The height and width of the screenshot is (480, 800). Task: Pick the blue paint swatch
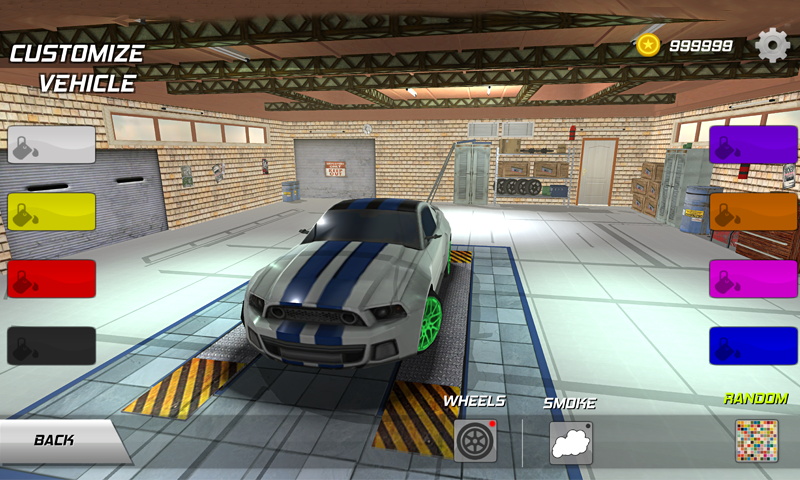click(753, 346)
